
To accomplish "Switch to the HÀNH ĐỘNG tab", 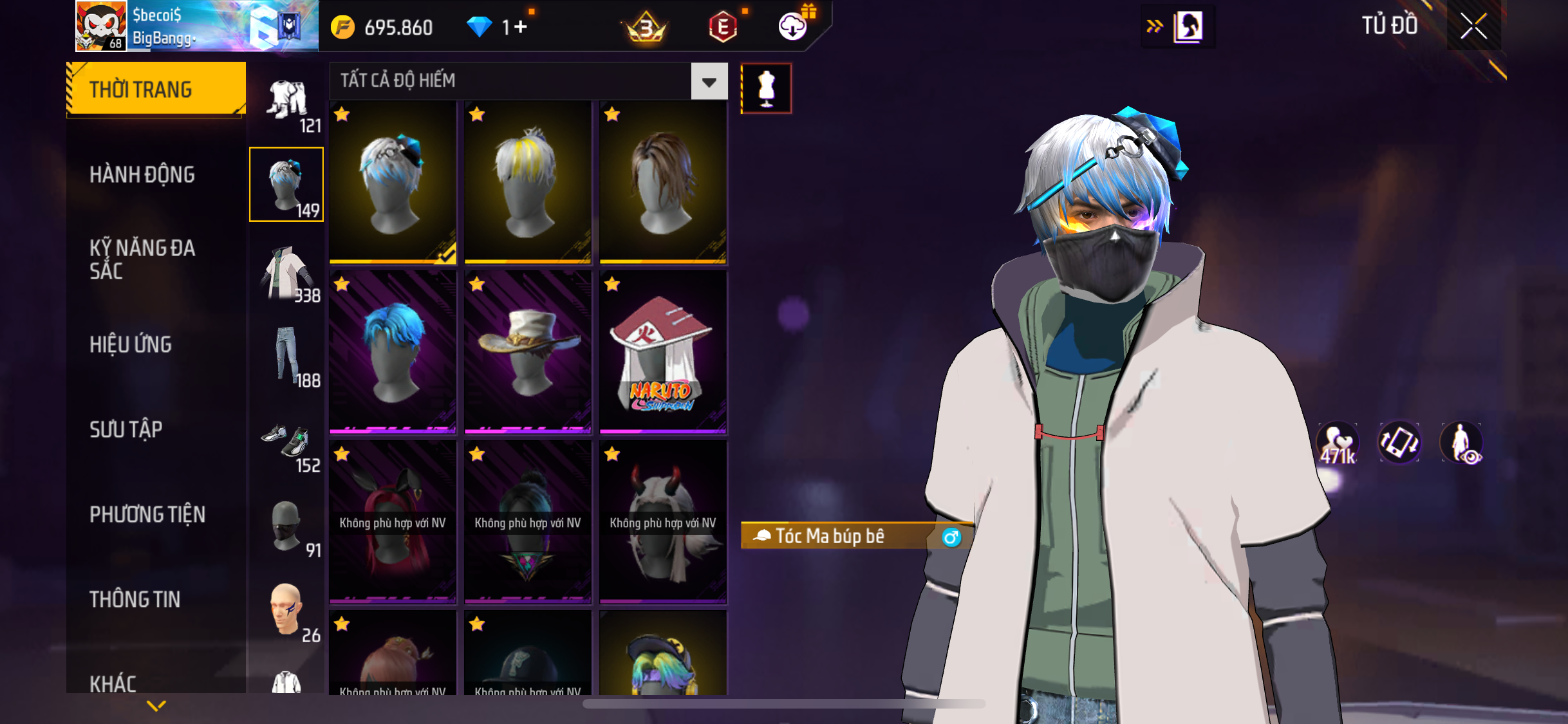I will click(x=142, y=174).
